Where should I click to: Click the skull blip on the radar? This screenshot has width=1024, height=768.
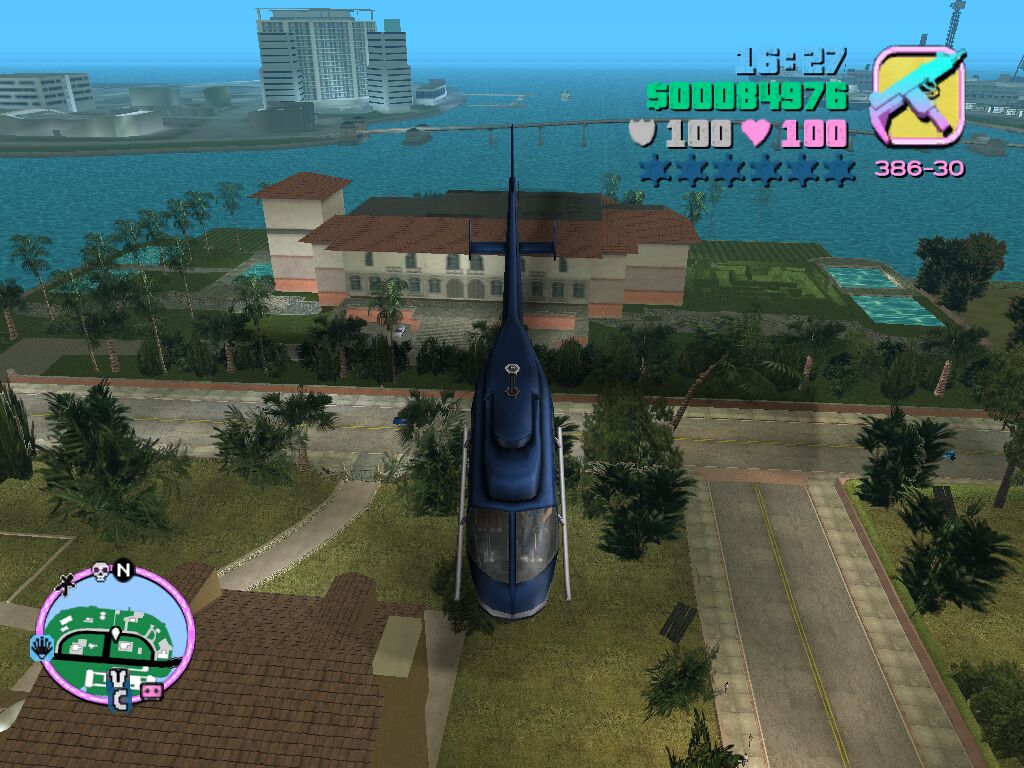[x=100, y=572]
